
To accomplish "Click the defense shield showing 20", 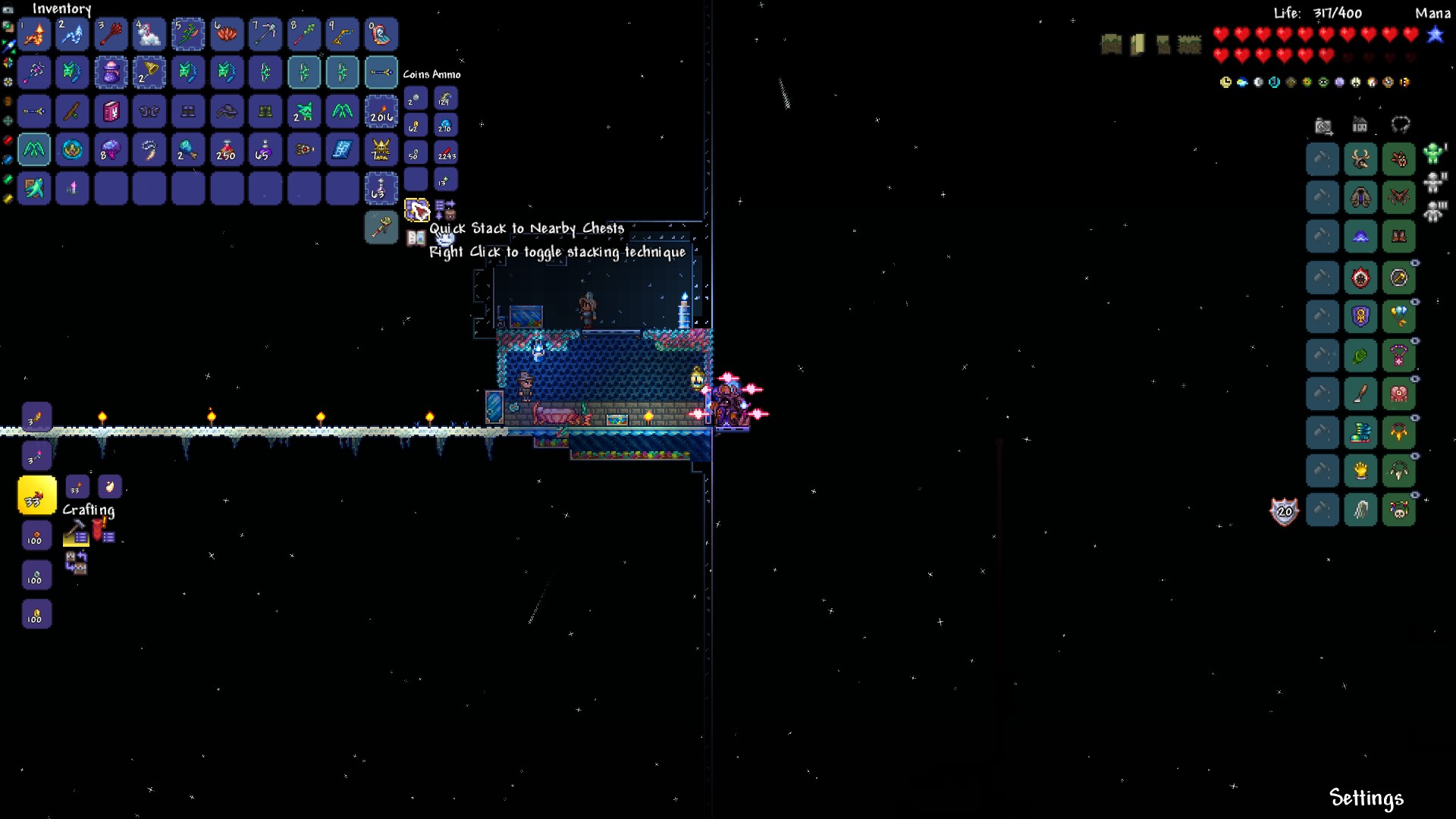I will 1284,512.
